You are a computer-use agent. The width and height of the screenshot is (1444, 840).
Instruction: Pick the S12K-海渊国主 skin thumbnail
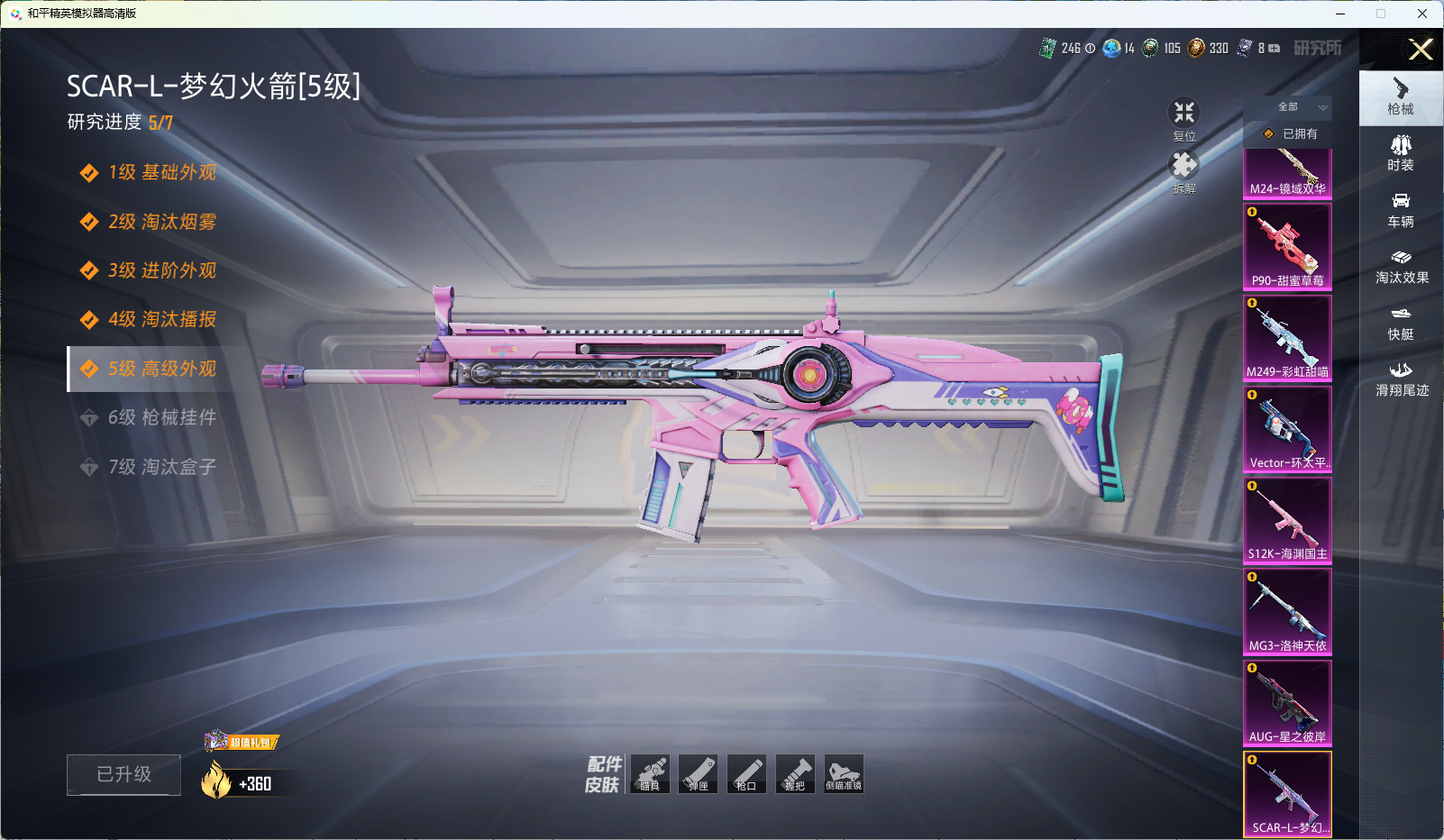1287,520
